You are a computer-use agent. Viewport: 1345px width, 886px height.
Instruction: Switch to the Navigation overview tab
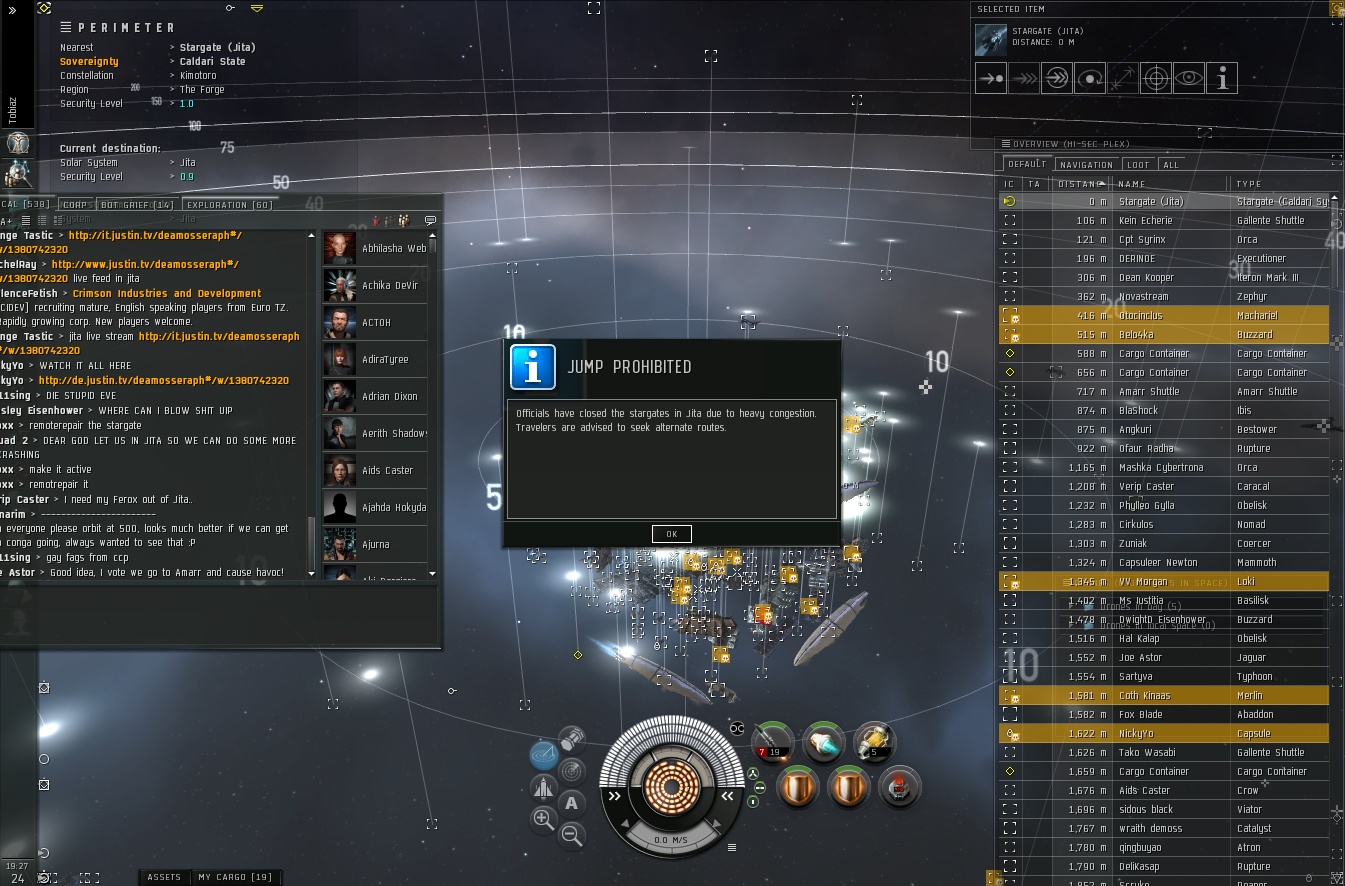1086,164
